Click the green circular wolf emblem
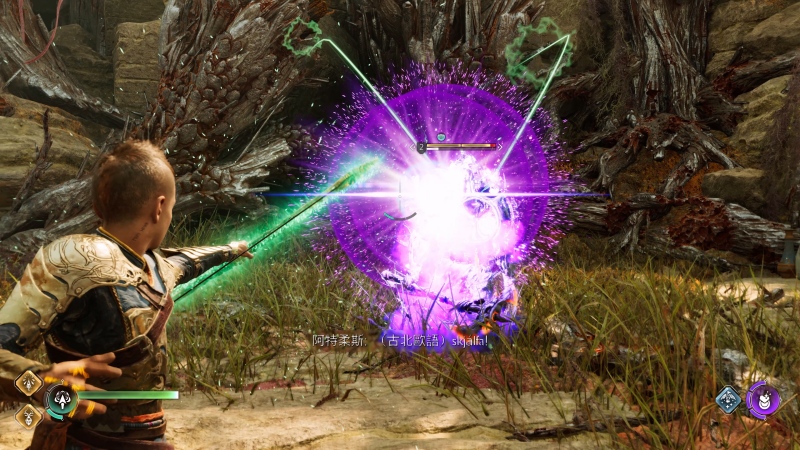 60,400
